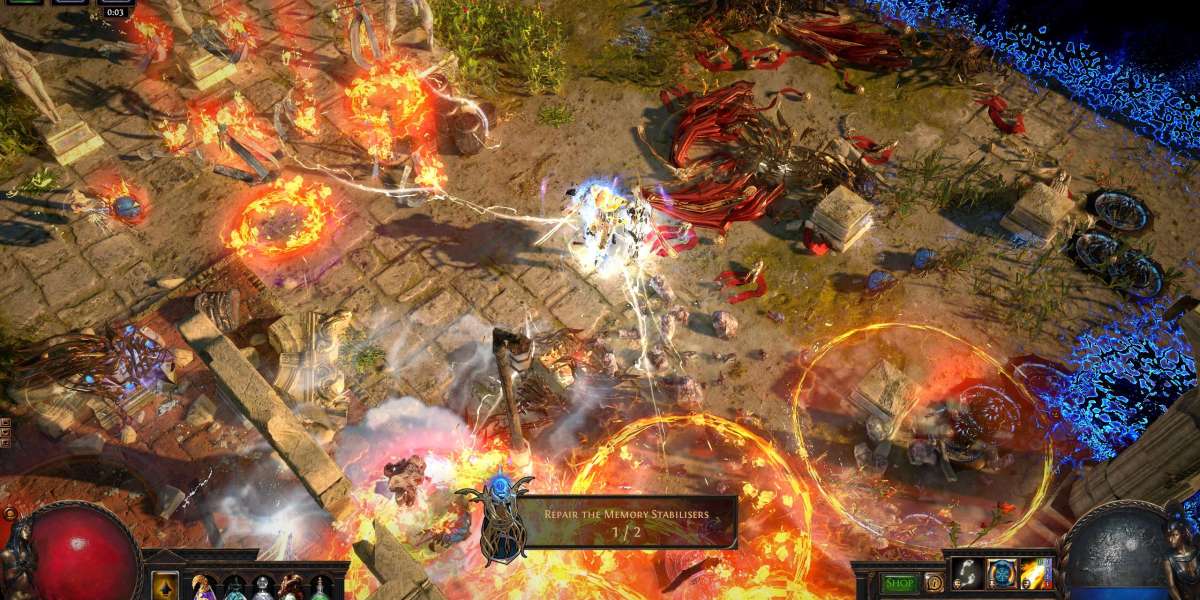
Task: Open the green Shop button
Action: pyautogui.click(x=899, y=583)
